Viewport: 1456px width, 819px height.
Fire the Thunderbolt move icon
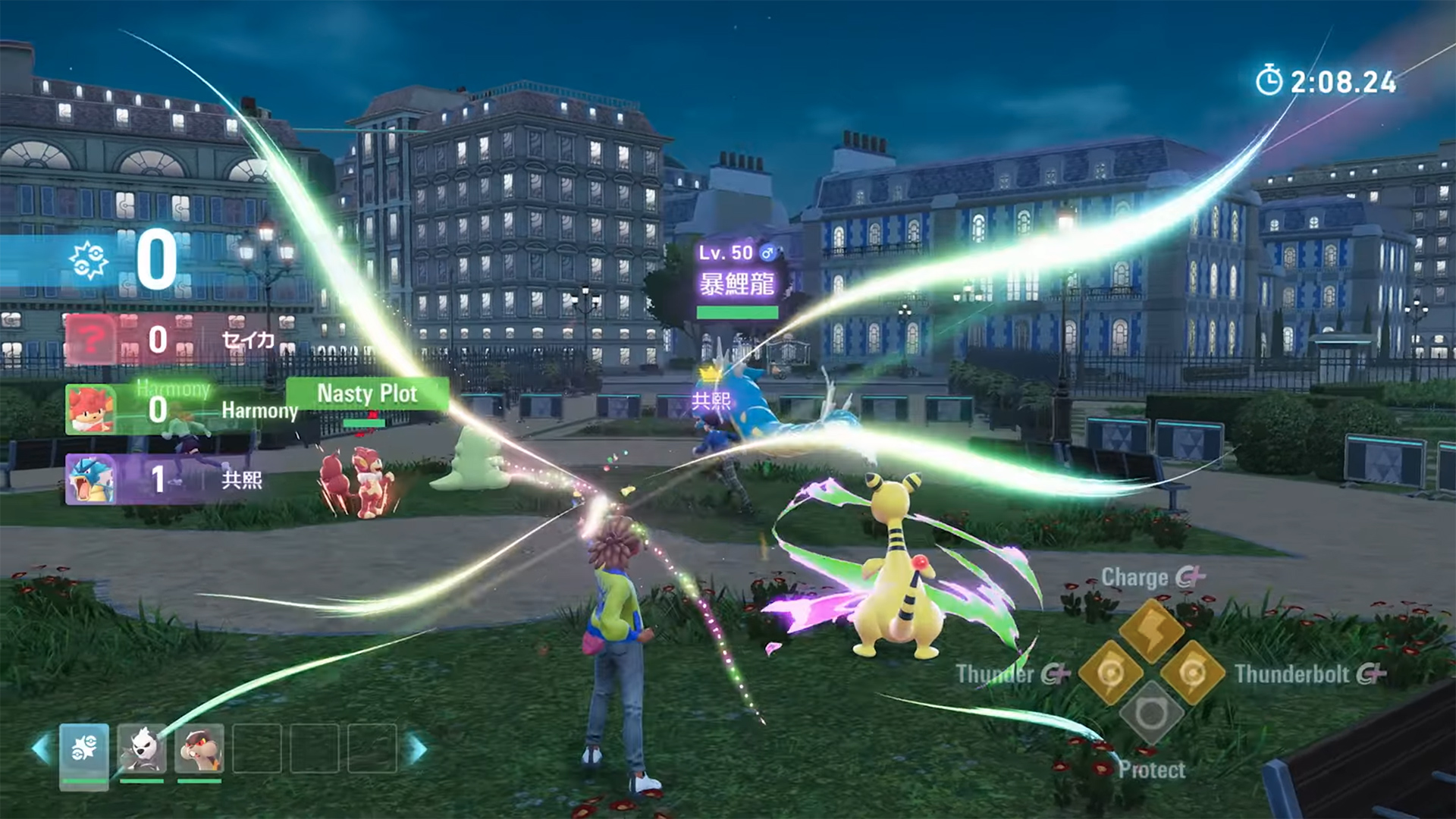coord(1193,672)
